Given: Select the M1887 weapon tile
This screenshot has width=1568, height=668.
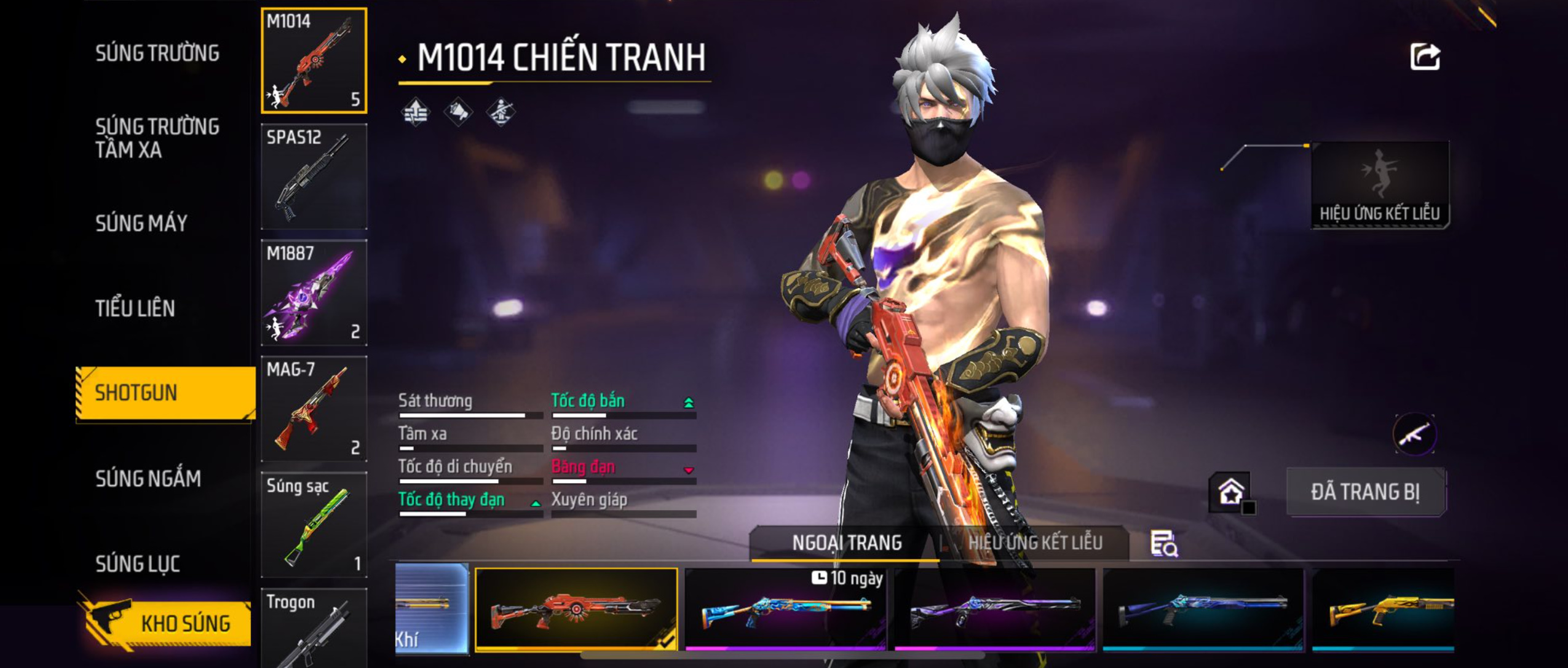Looking at the screenshot, I should pyautogui.click(x=314, y=293).
